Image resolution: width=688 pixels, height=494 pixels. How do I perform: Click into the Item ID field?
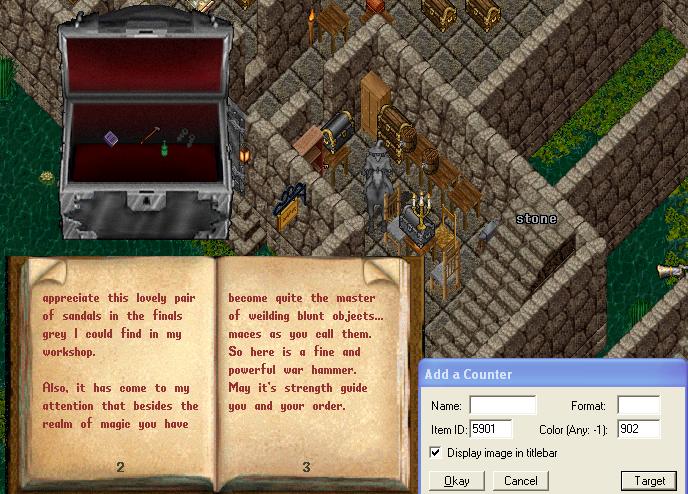(490, 429)
